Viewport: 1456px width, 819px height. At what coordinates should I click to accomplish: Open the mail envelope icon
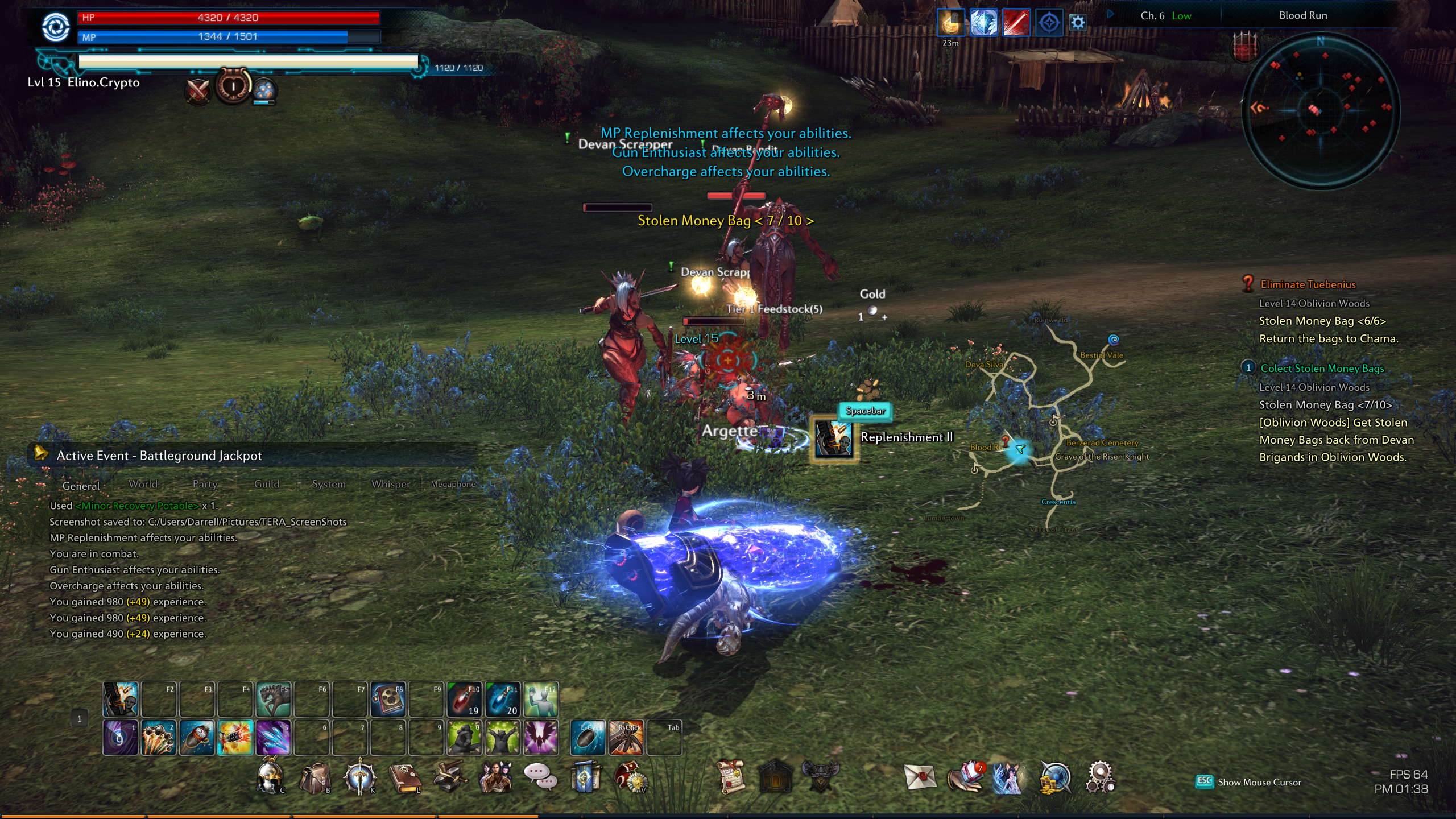click(920, 777)
